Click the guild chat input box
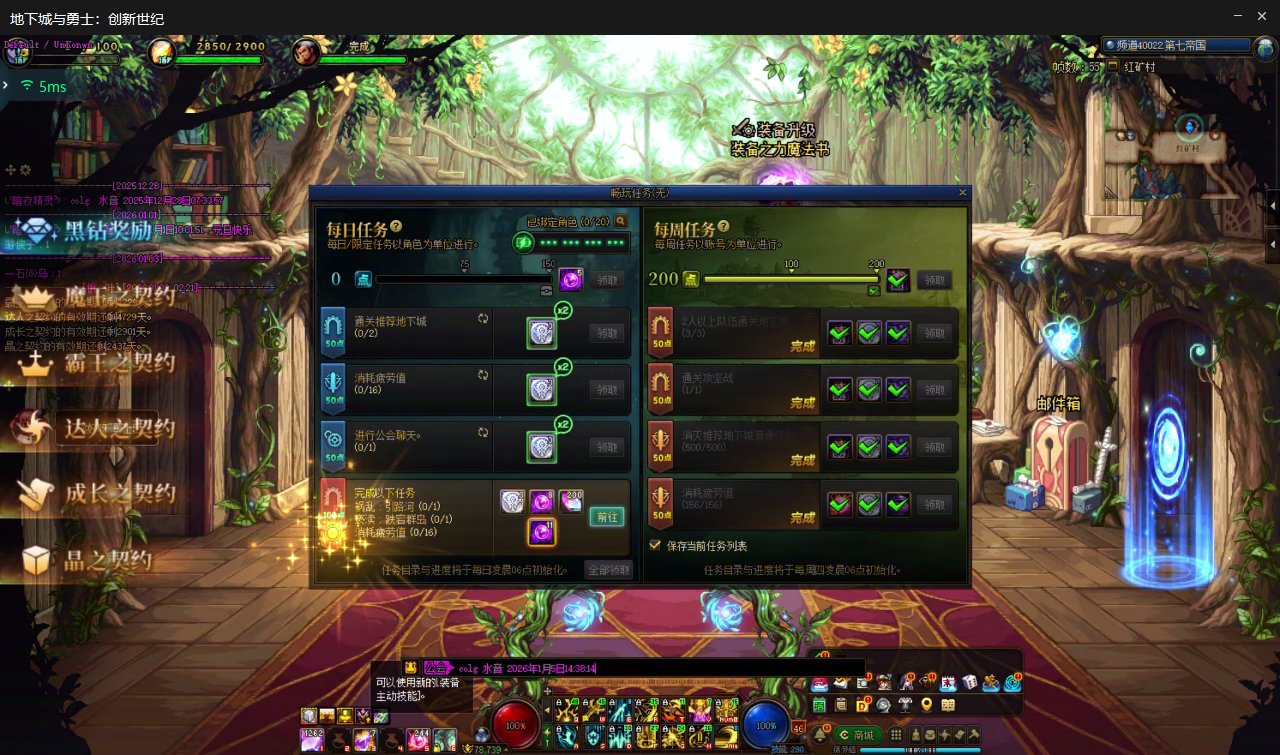This screenshot has height=755, width=1280. pos(700,667)
